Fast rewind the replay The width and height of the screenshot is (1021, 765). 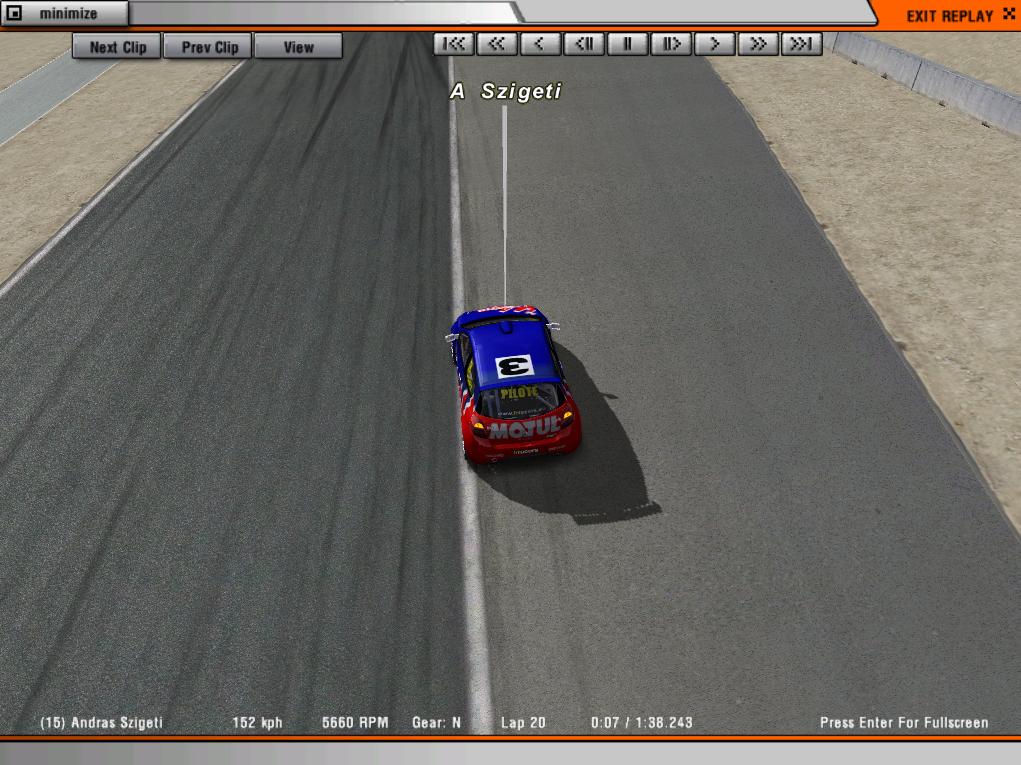[x=497, y=44]
